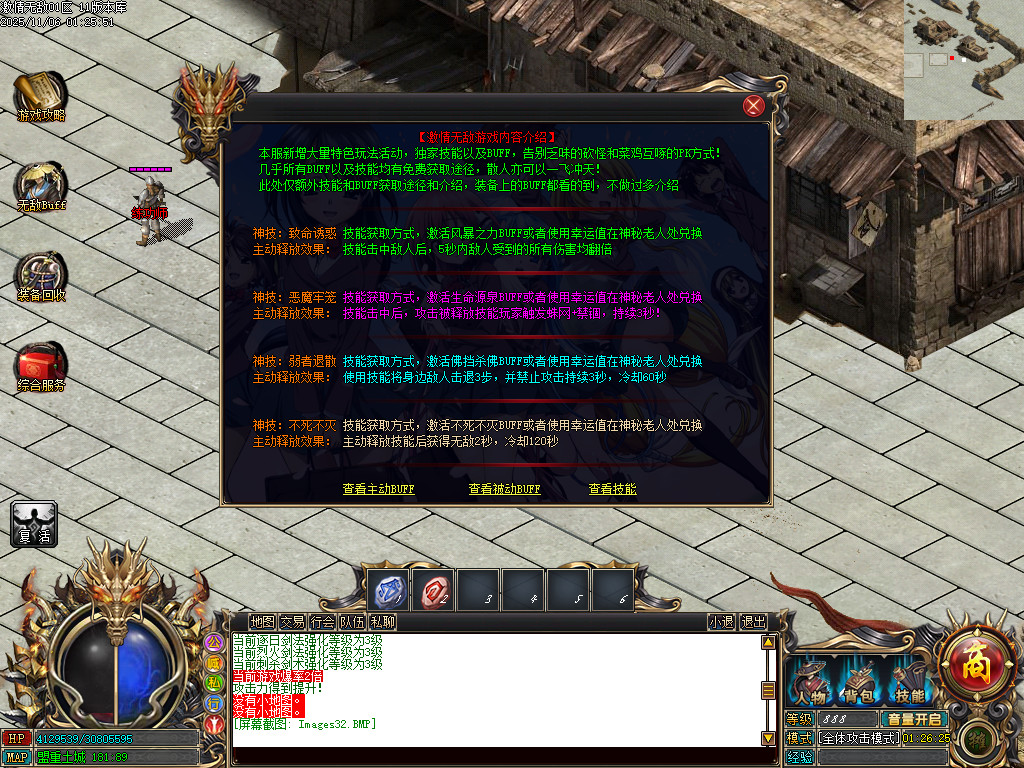1024x768 pixels.
Task: Open the 查看主动BUFF link
Action: point(378,489)
